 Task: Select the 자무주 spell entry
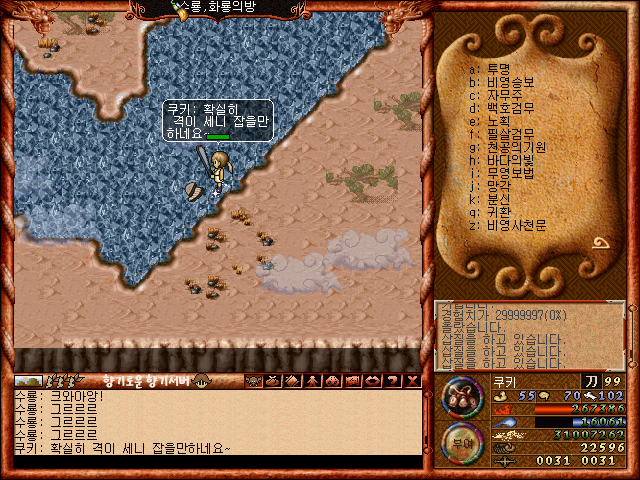tap(502, 95)
